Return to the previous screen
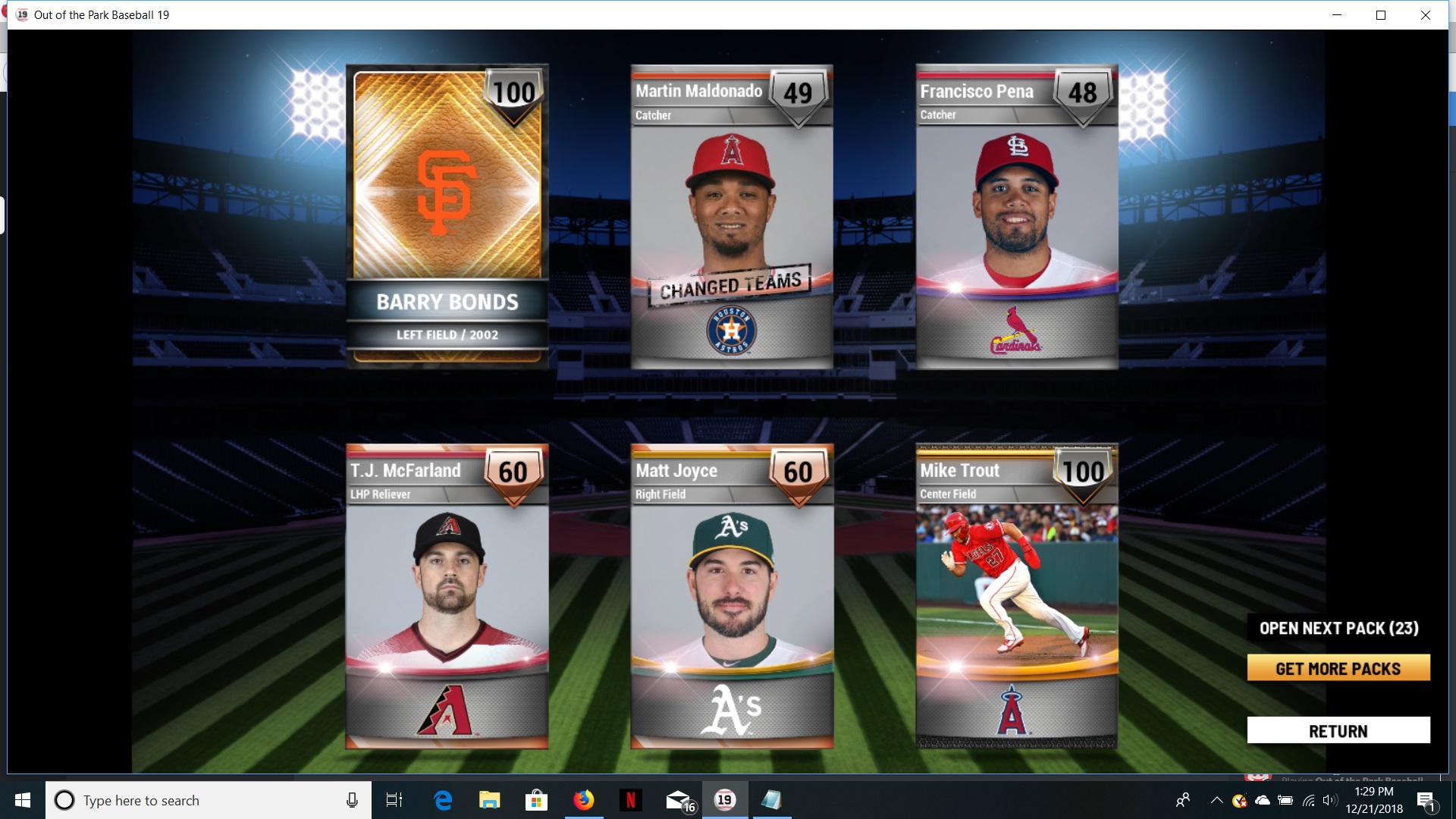Viewport: 1456px width, 819px height. pyautogui.click(x=1338, y=731)
